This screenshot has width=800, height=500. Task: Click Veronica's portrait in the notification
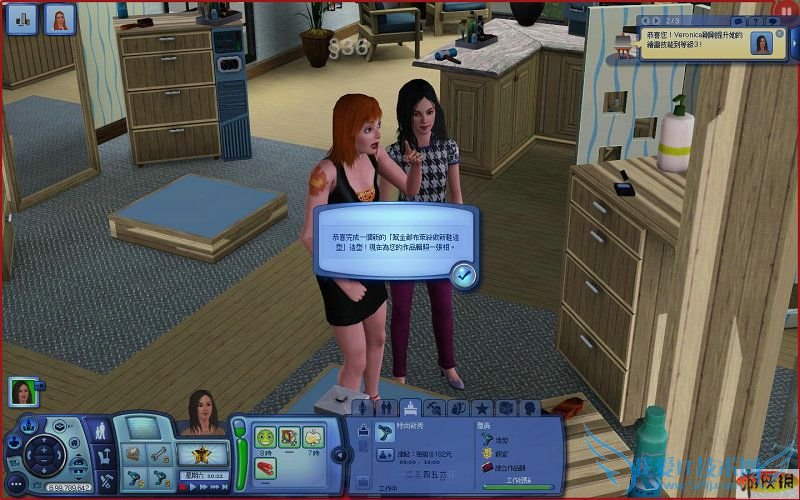762,44
